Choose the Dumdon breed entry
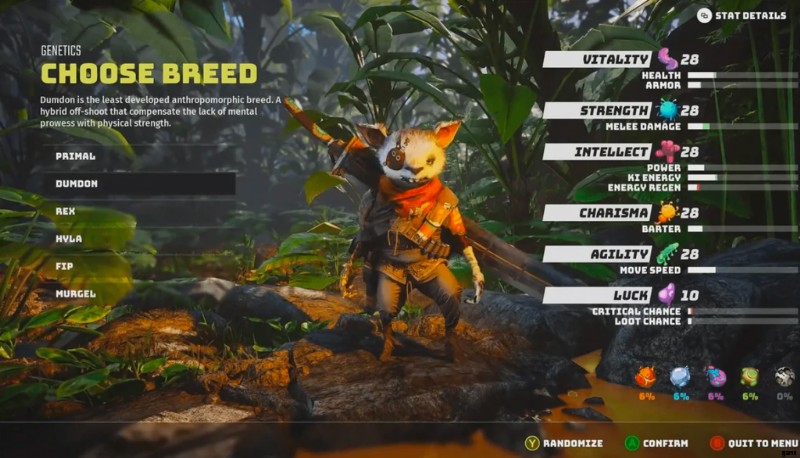This screenshot has height=458, width=800. (x=76, y=185)
